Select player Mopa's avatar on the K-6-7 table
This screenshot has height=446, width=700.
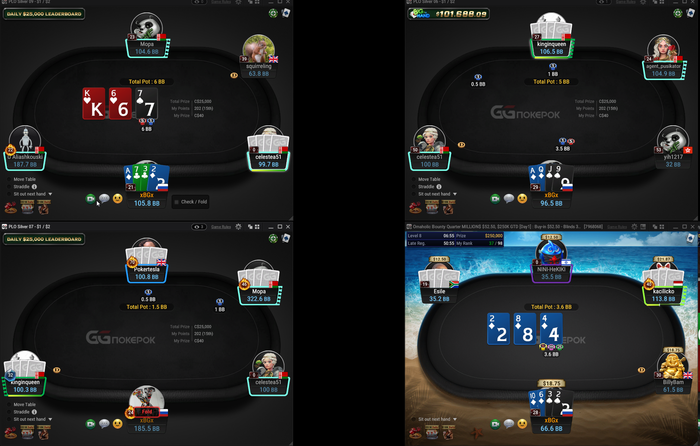click(x=146, y=28)
